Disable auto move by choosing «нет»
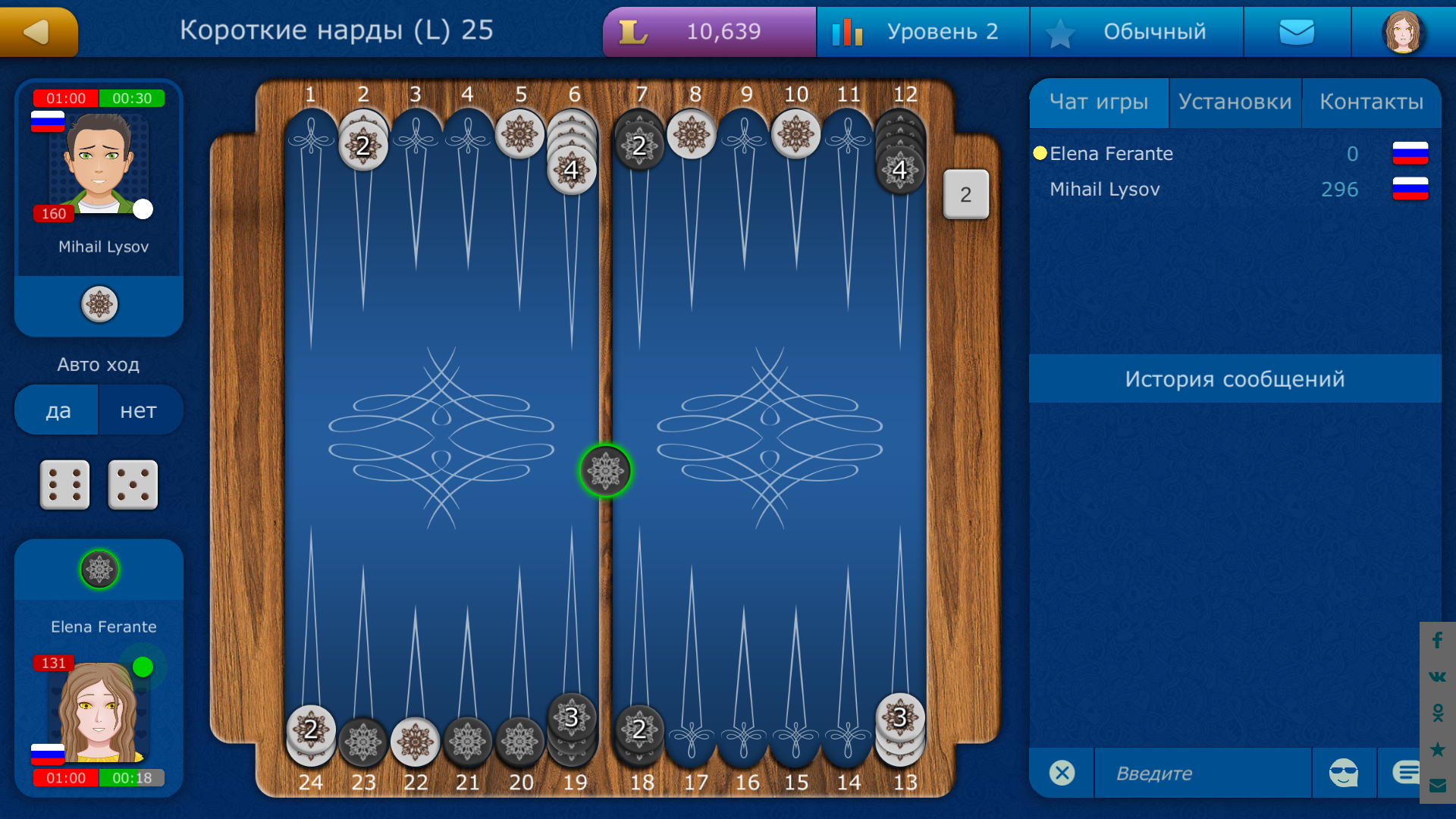This screenshot has width=1456, height=819. pyautogui.click(x=140, y=409)
